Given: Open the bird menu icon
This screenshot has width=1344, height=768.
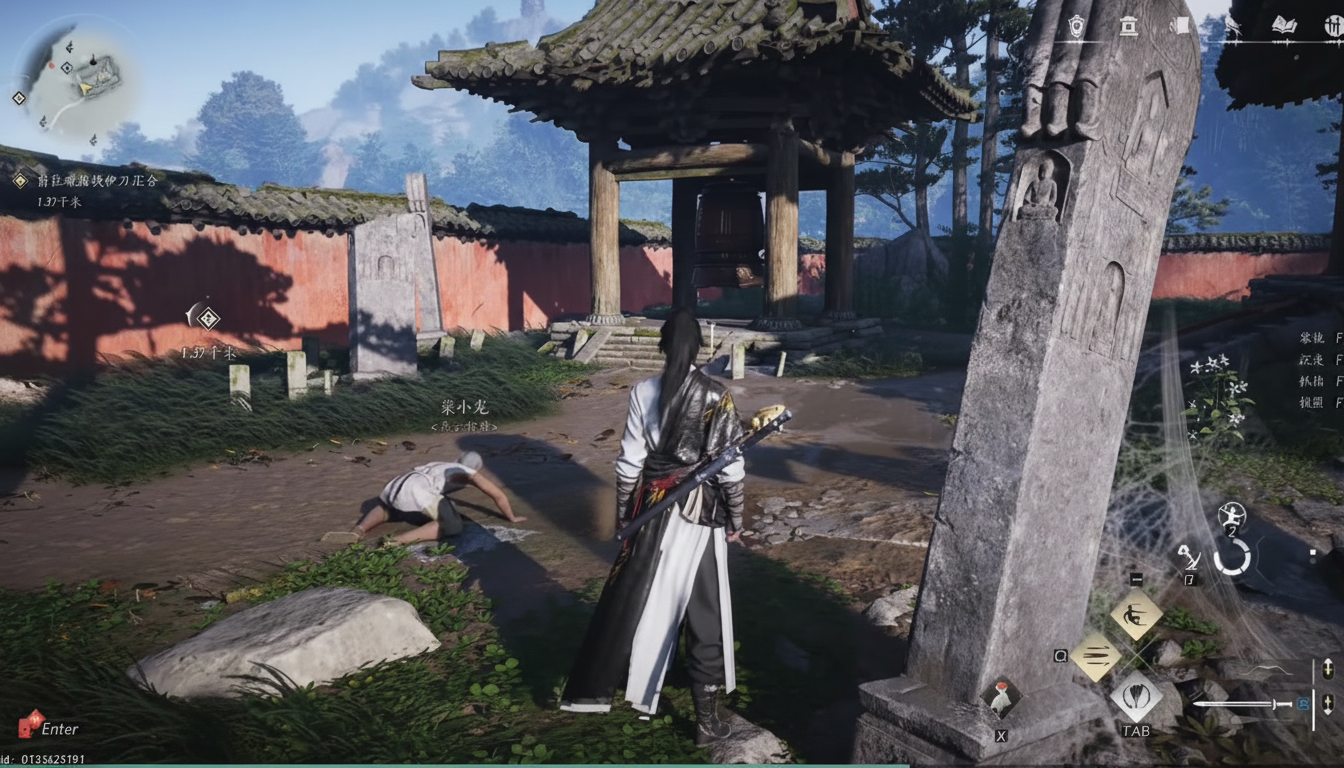Looking at the screenshot, I should tap(1232, 27).
